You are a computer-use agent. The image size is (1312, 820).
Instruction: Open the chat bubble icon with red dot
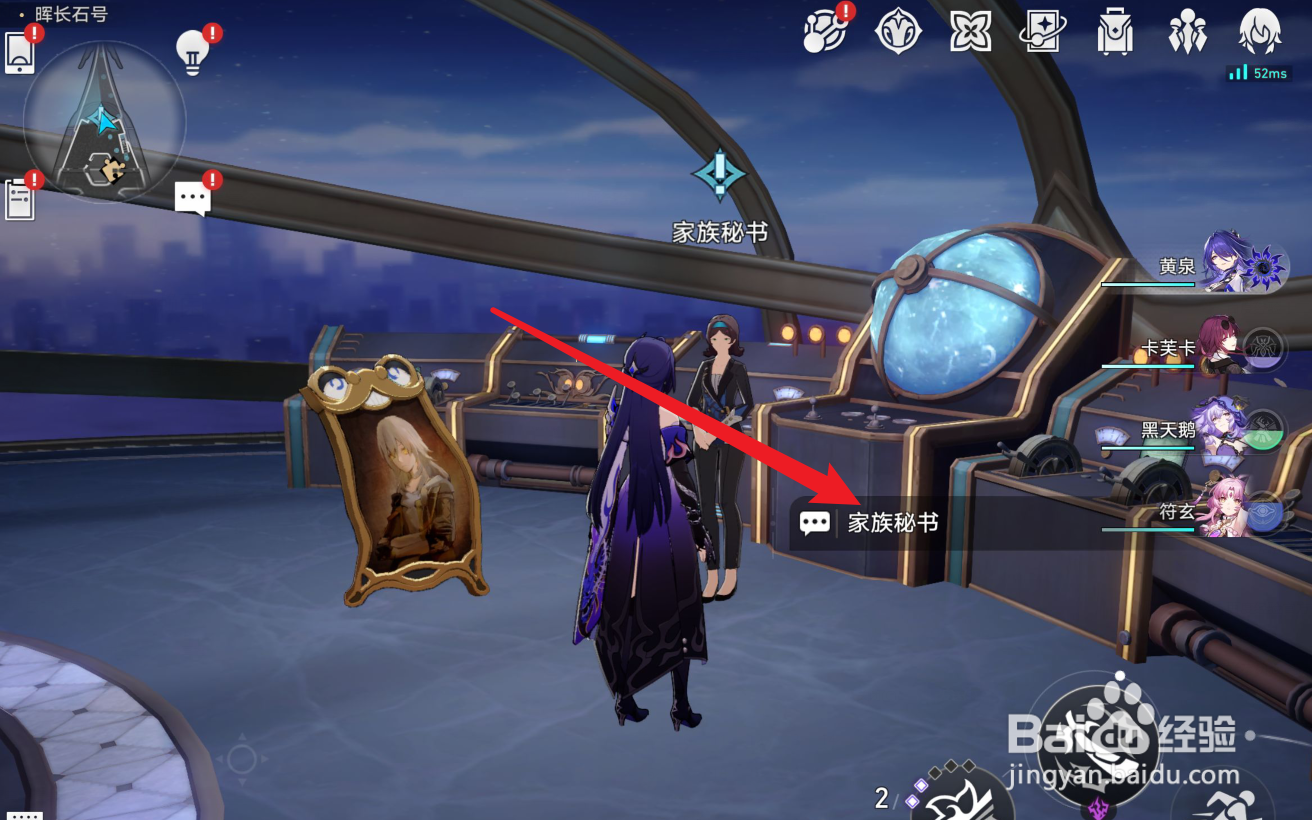pyautogui.click(x=193, y=195)
